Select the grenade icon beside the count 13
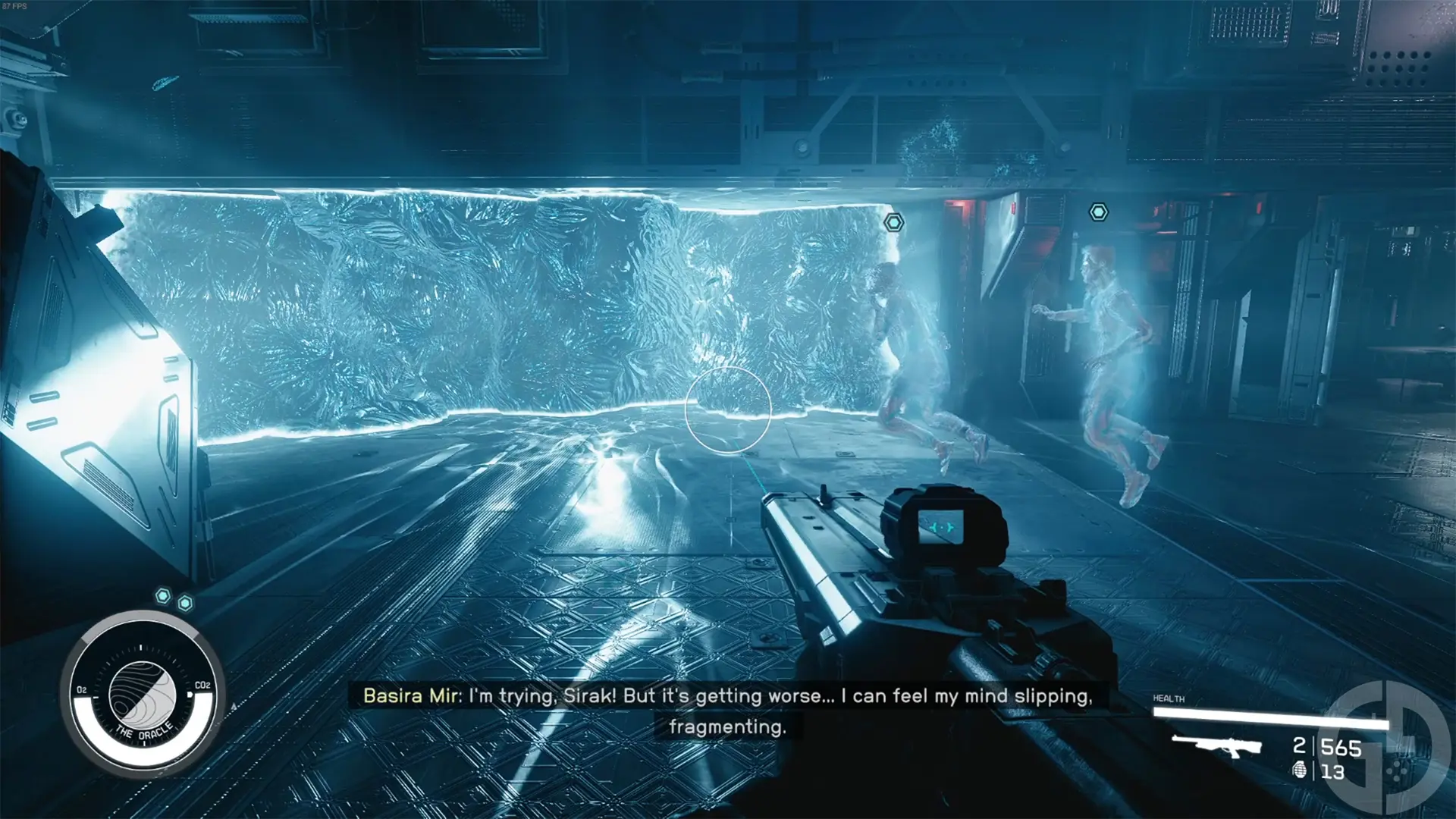 pyautogui.click(x=1298, y=772)
